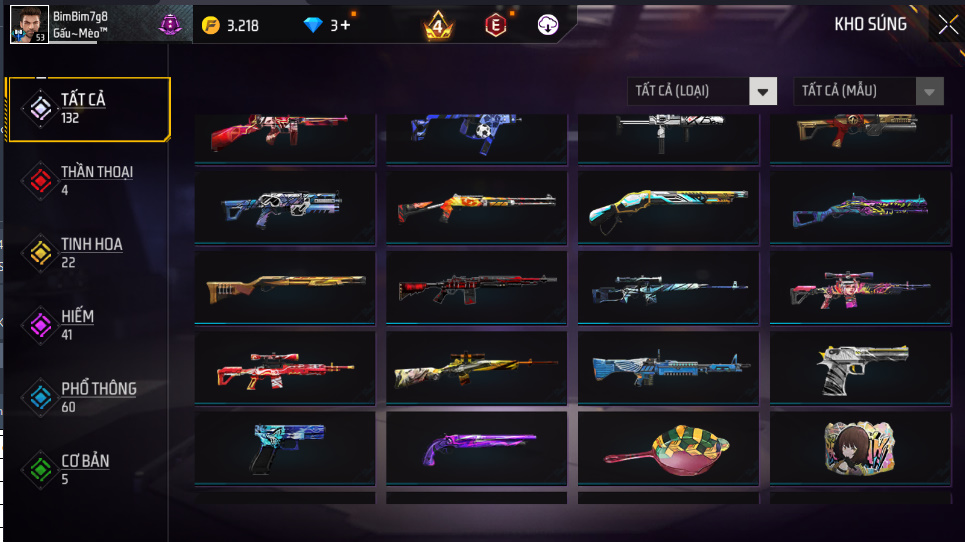
Task: Open the gold coin balance
Action: (231, 25)
